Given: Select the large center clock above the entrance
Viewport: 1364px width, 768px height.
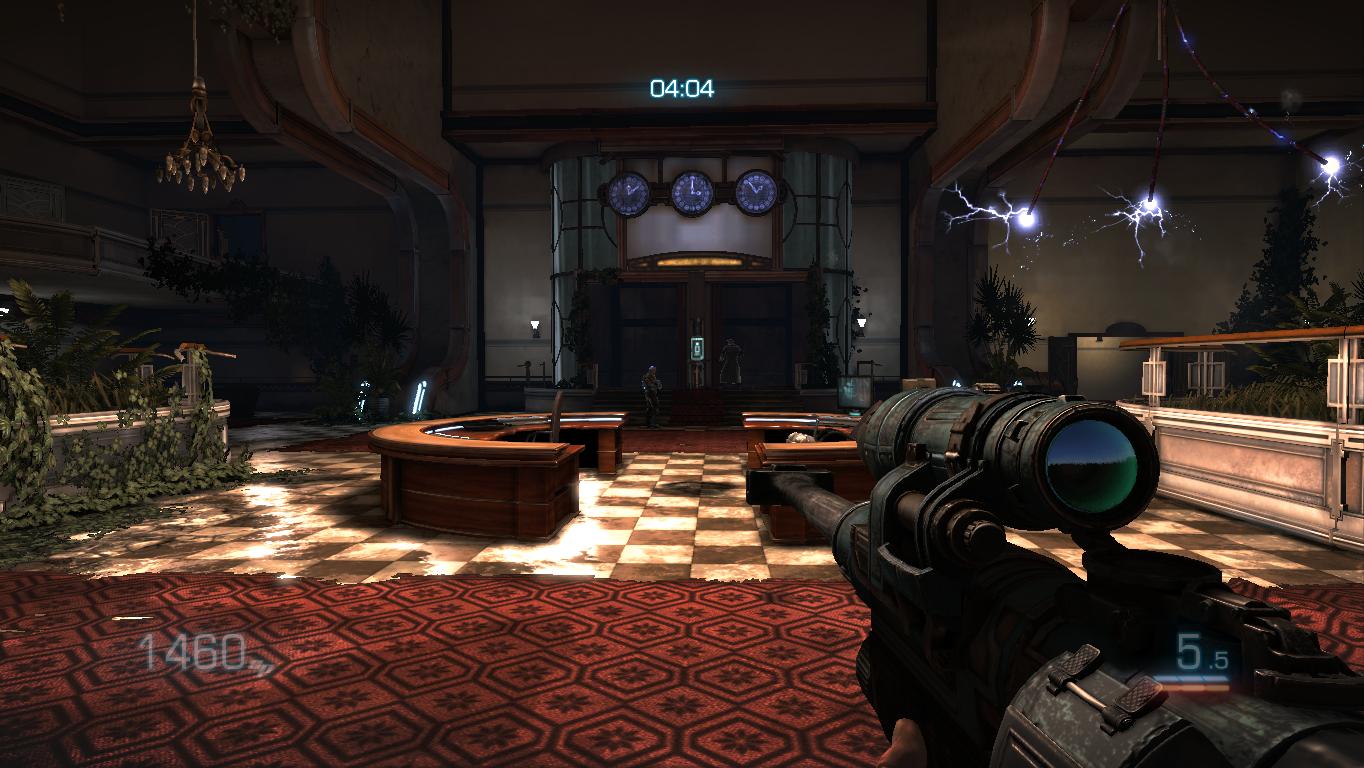Looking at the screenshot, I should (x=690, y=190).
